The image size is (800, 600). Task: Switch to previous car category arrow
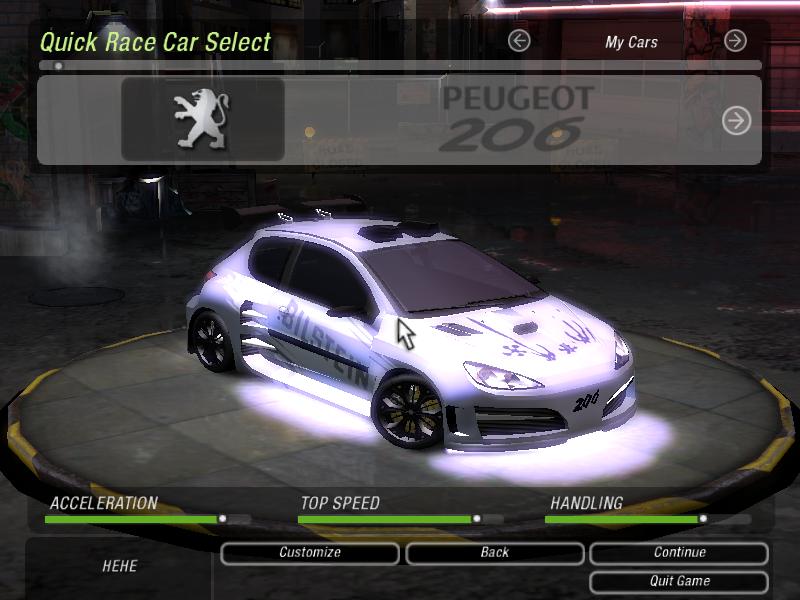pos(519,41)
